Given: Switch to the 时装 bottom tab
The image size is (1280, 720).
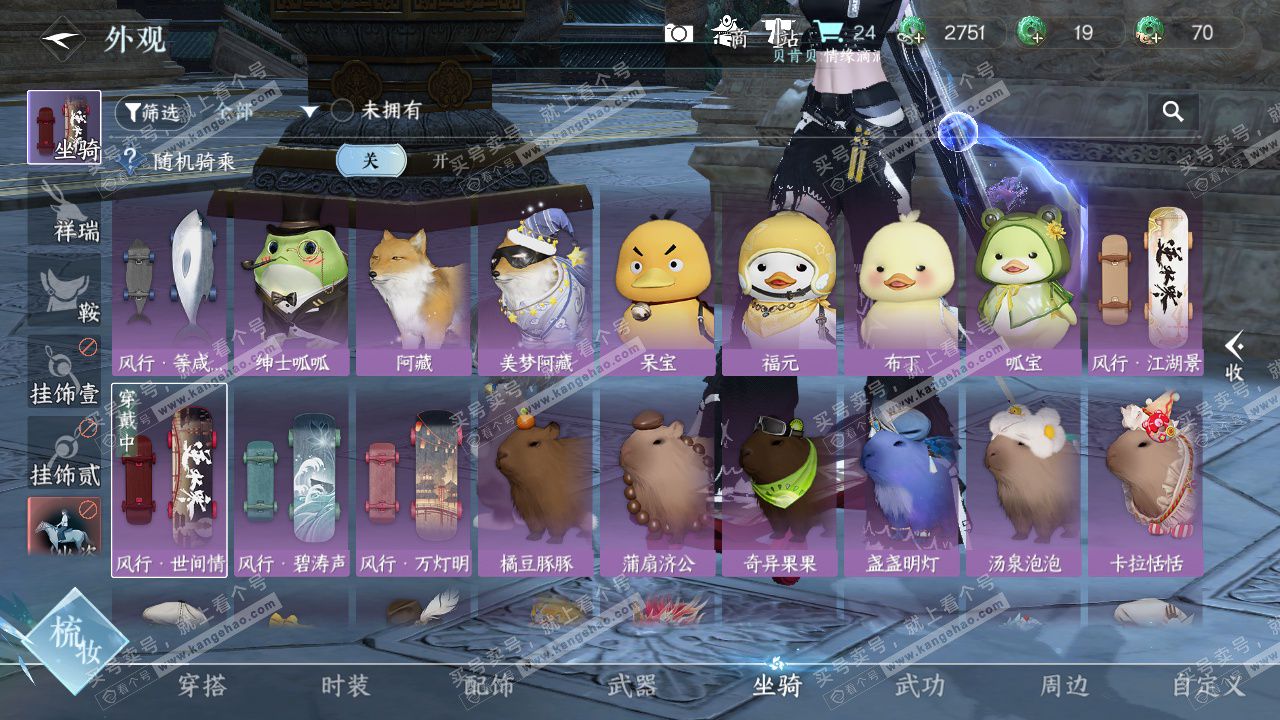Looking at the screenshot, I should point(346,686).
